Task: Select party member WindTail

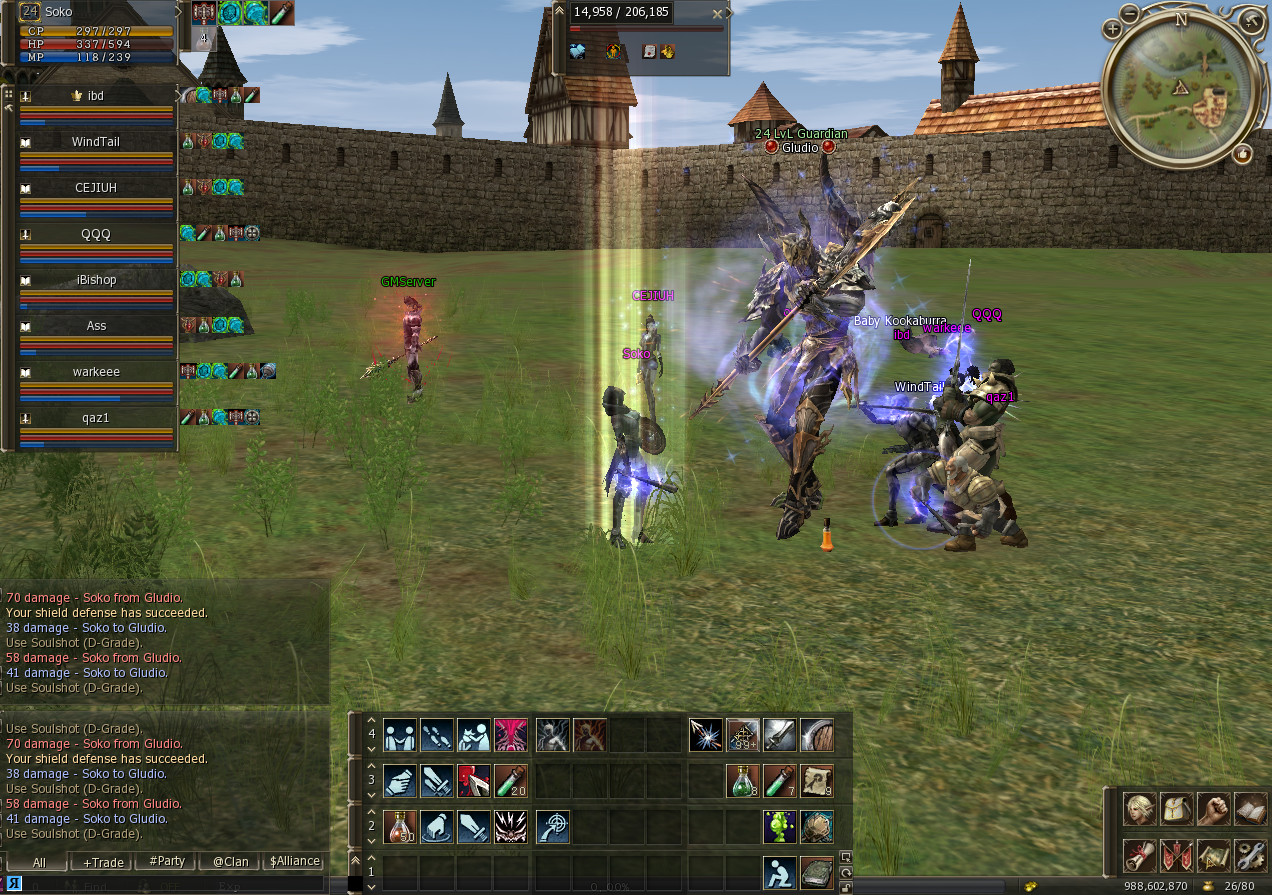Action: (x=96, y=142)
